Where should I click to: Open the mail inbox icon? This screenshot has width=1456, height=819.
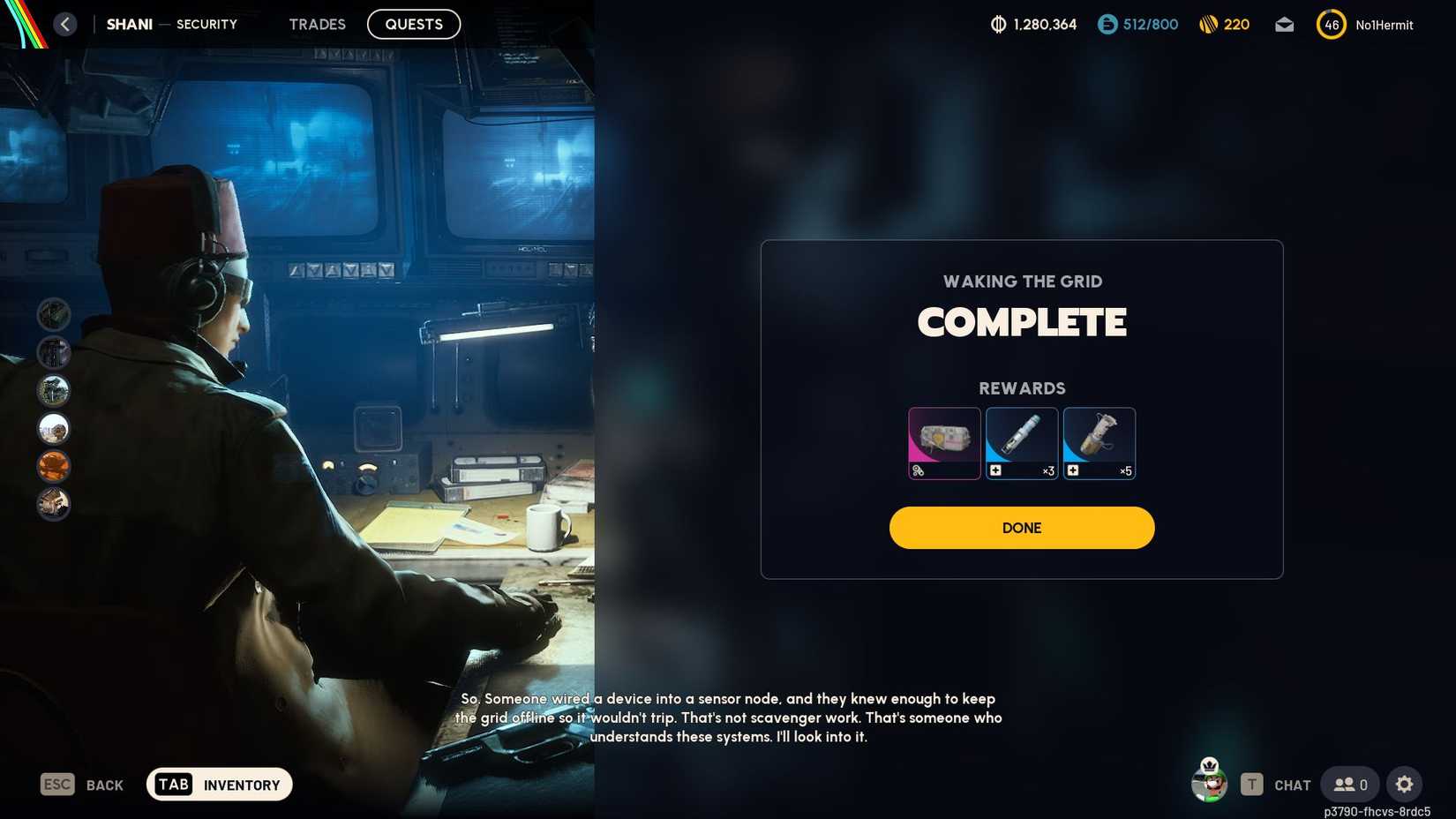1285,25
